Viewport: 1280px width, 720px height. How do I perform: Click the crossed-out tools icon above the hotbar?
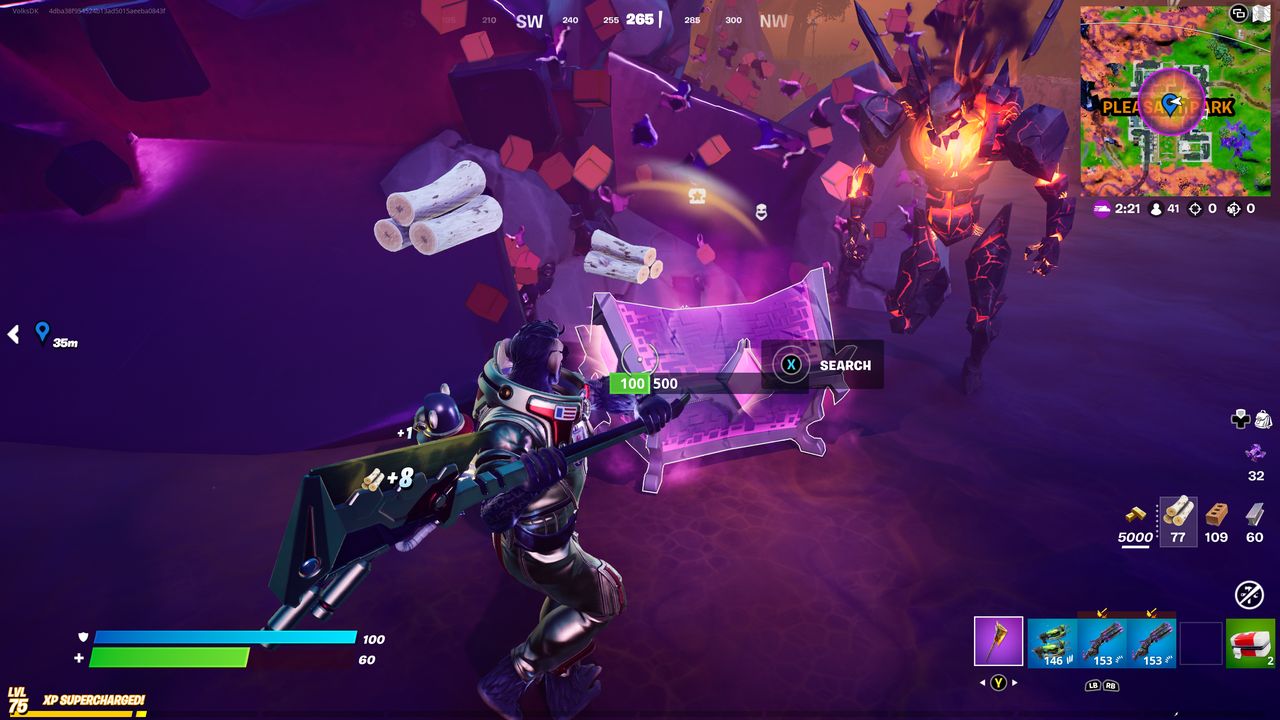[x=1249, y=595]
